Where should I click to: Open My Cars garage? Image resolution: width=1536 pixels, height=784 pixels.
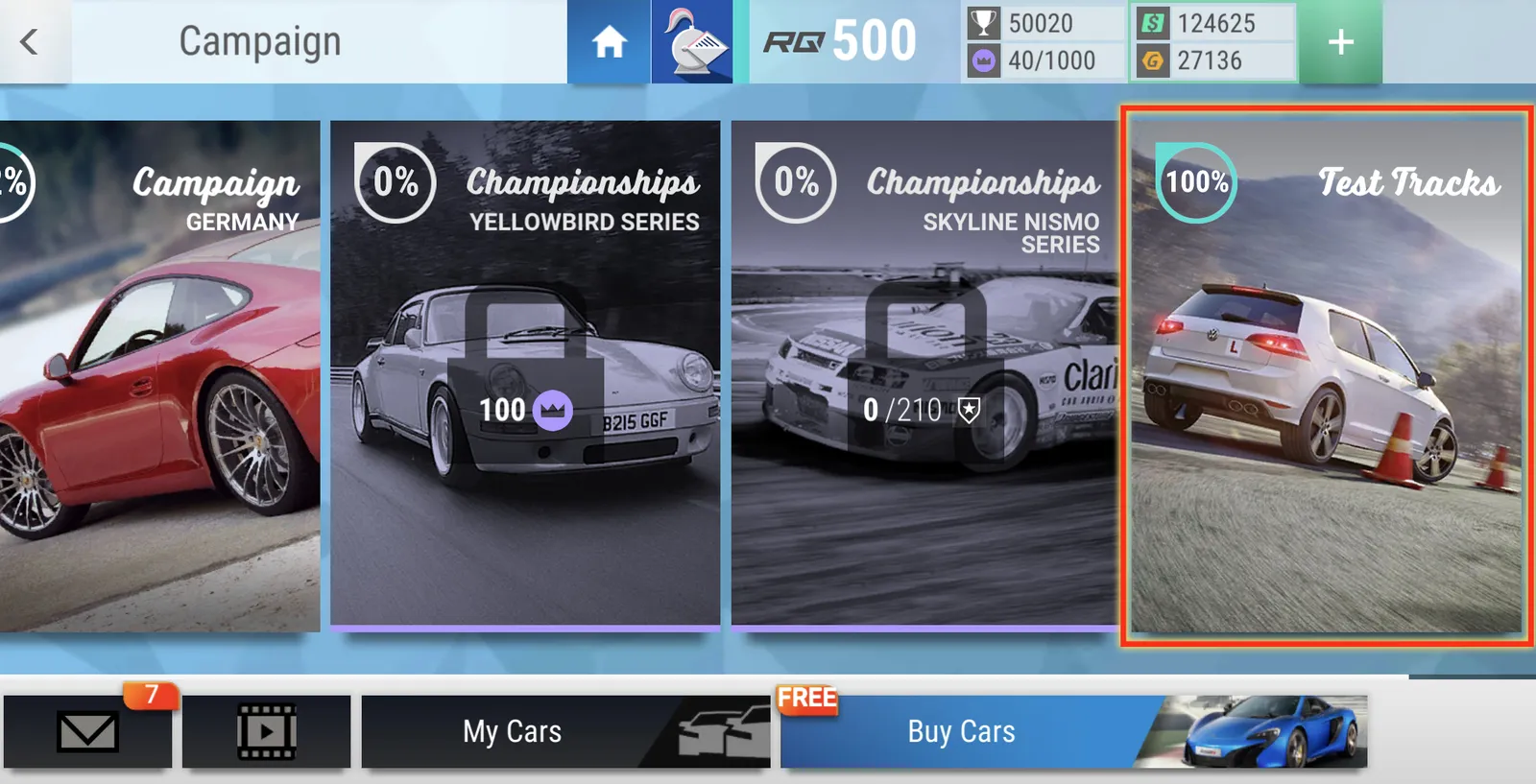pyautogui.click(x=565, y=731)
